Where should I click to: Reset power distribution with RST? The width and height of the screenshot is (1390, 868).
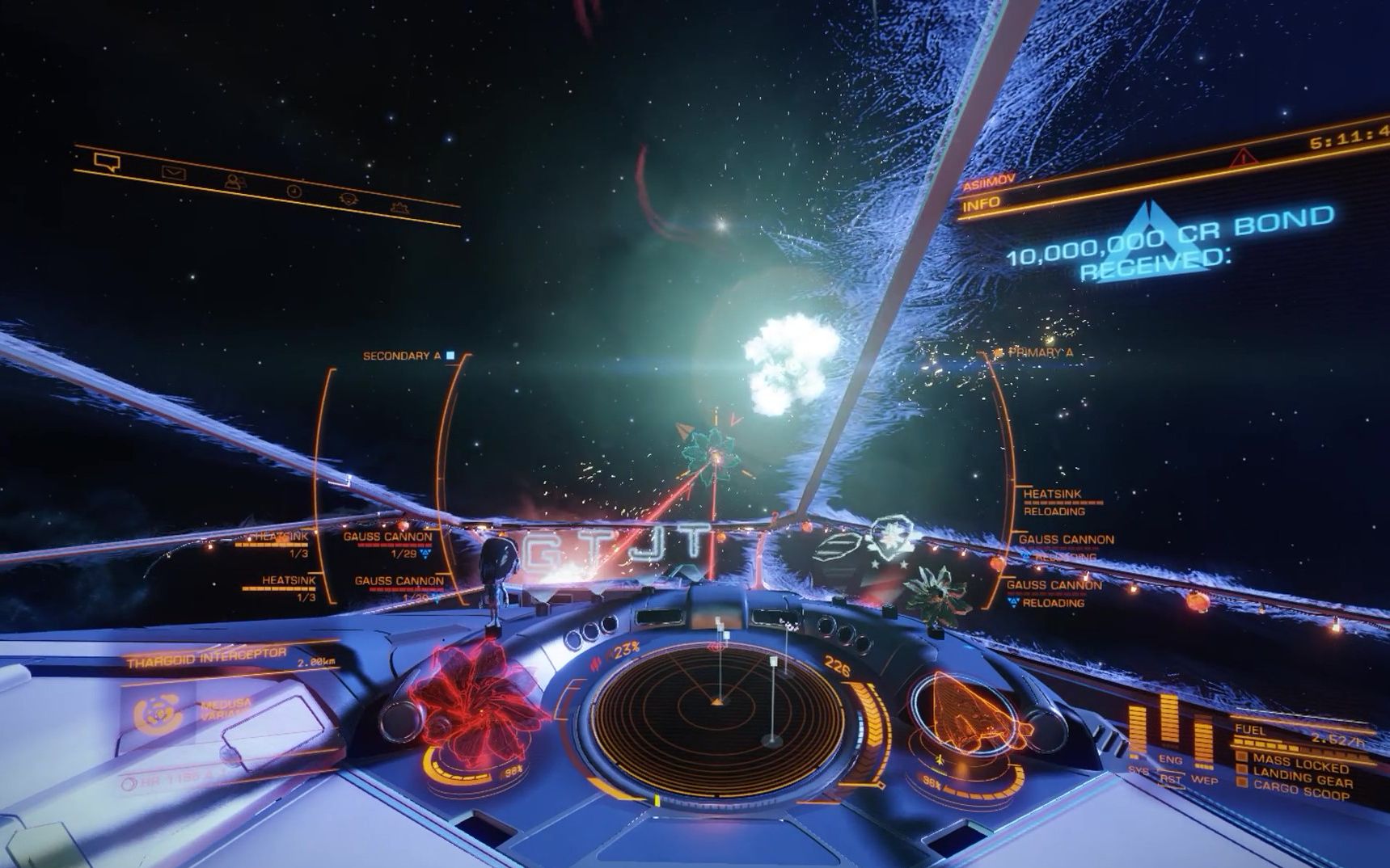click(1170, 779)
